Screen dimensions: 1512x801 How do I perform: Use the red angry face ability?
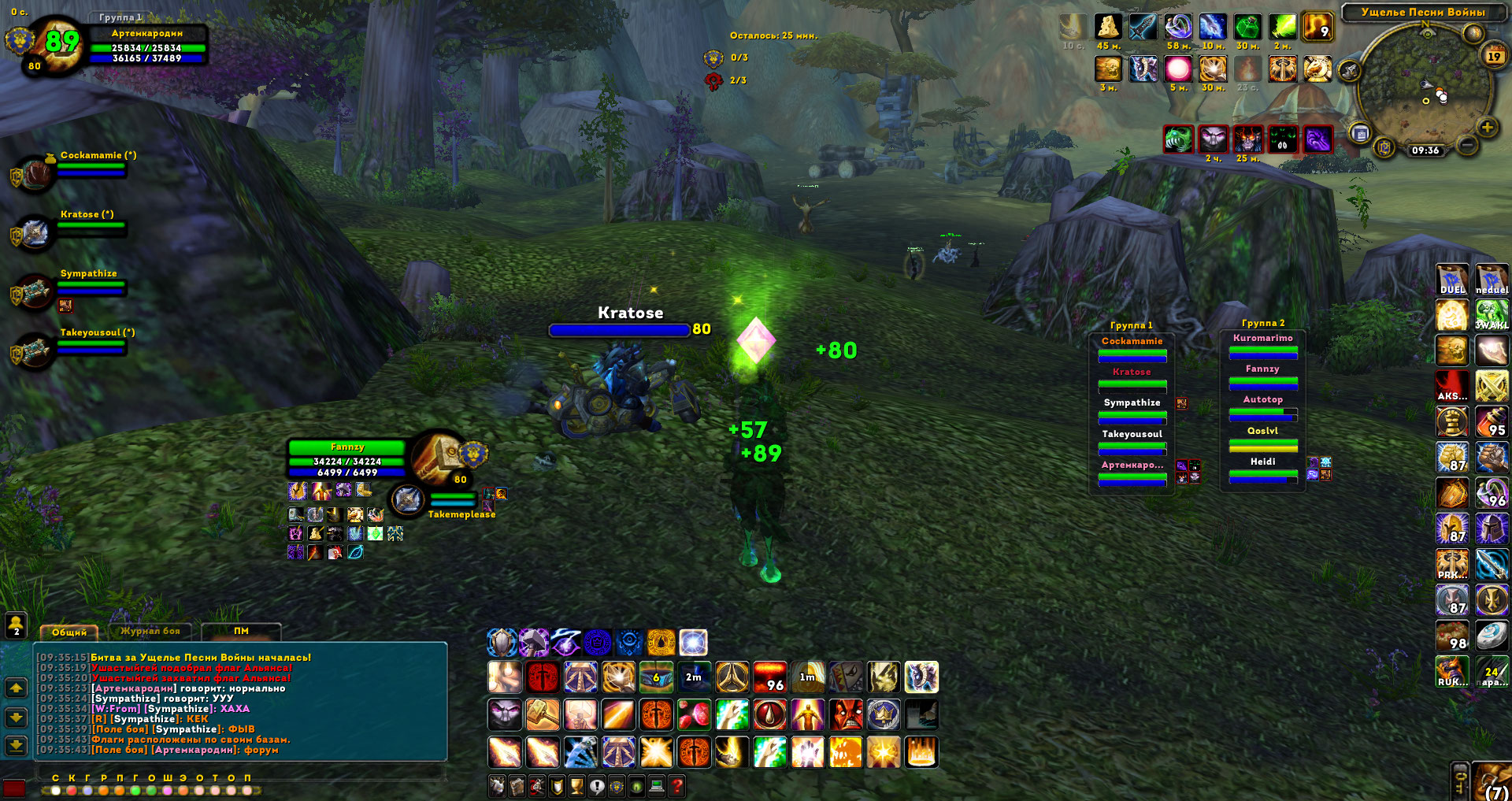pyautogui.click(x=845, y=715)
